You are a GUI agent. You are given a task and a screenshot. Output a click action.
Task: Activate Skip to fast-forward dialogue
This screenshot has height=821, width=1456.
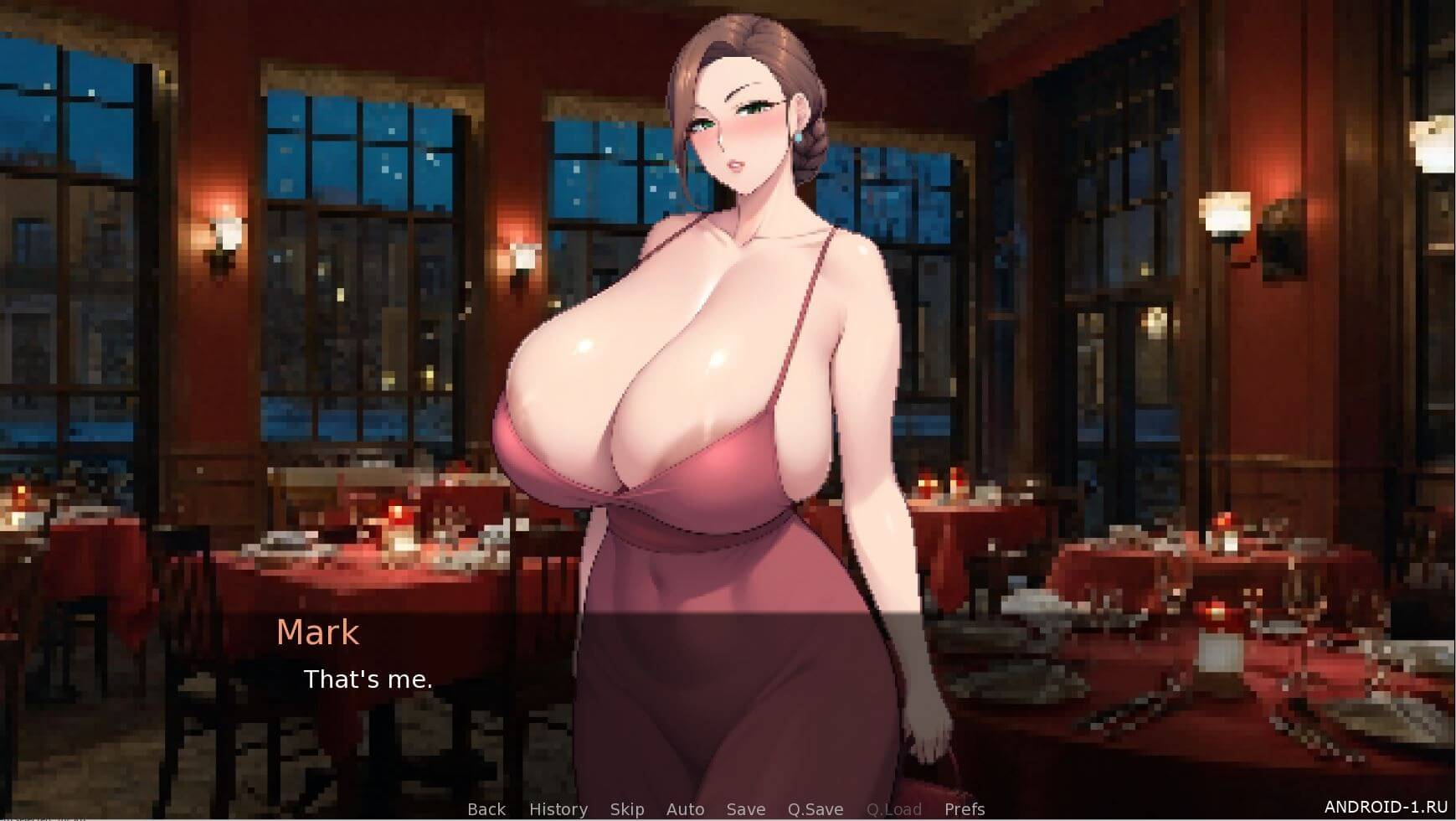point(626,809)
